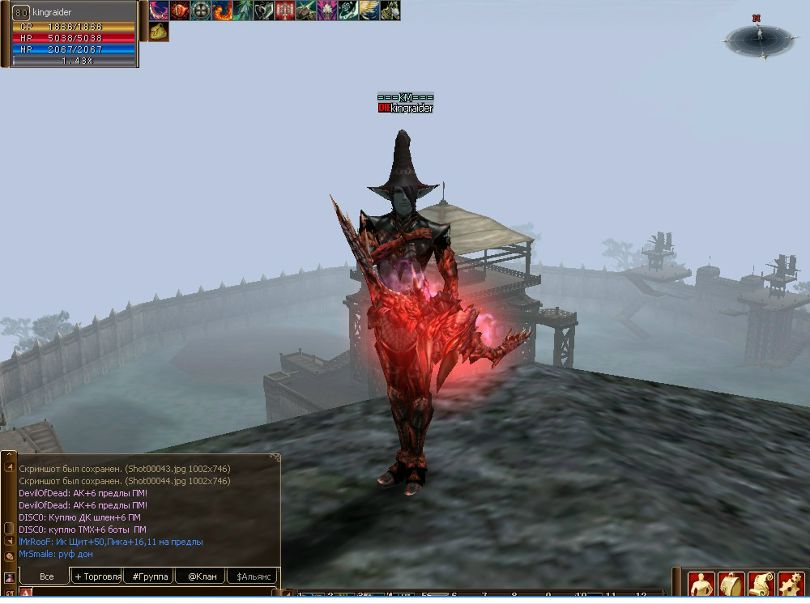Screen dimensions: 810x604
Task: Select the white heart buff icon
Action: click(264, 11)
